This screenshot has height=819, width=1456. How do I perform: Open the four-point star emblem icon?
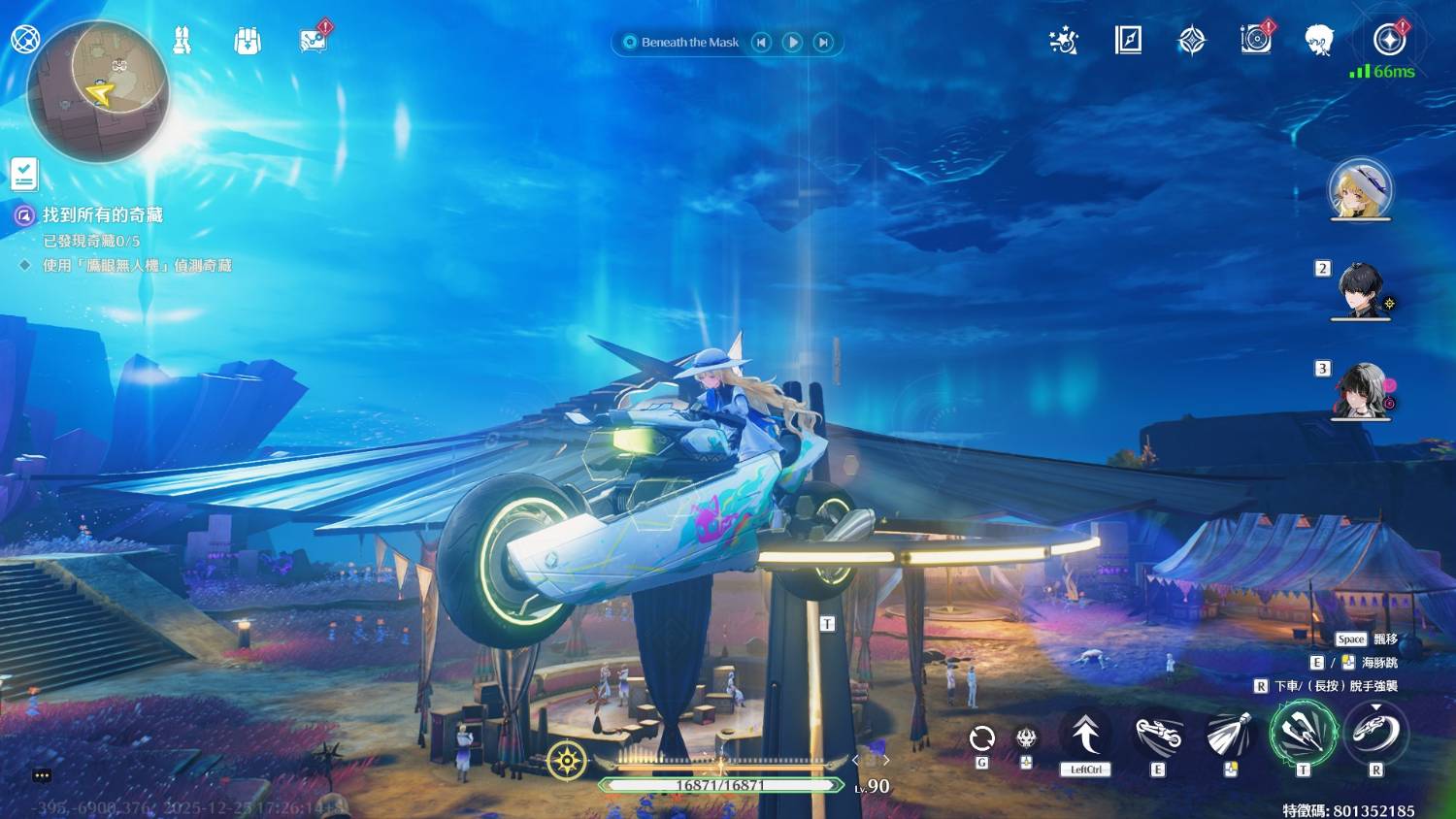(x=1192, y=41)
